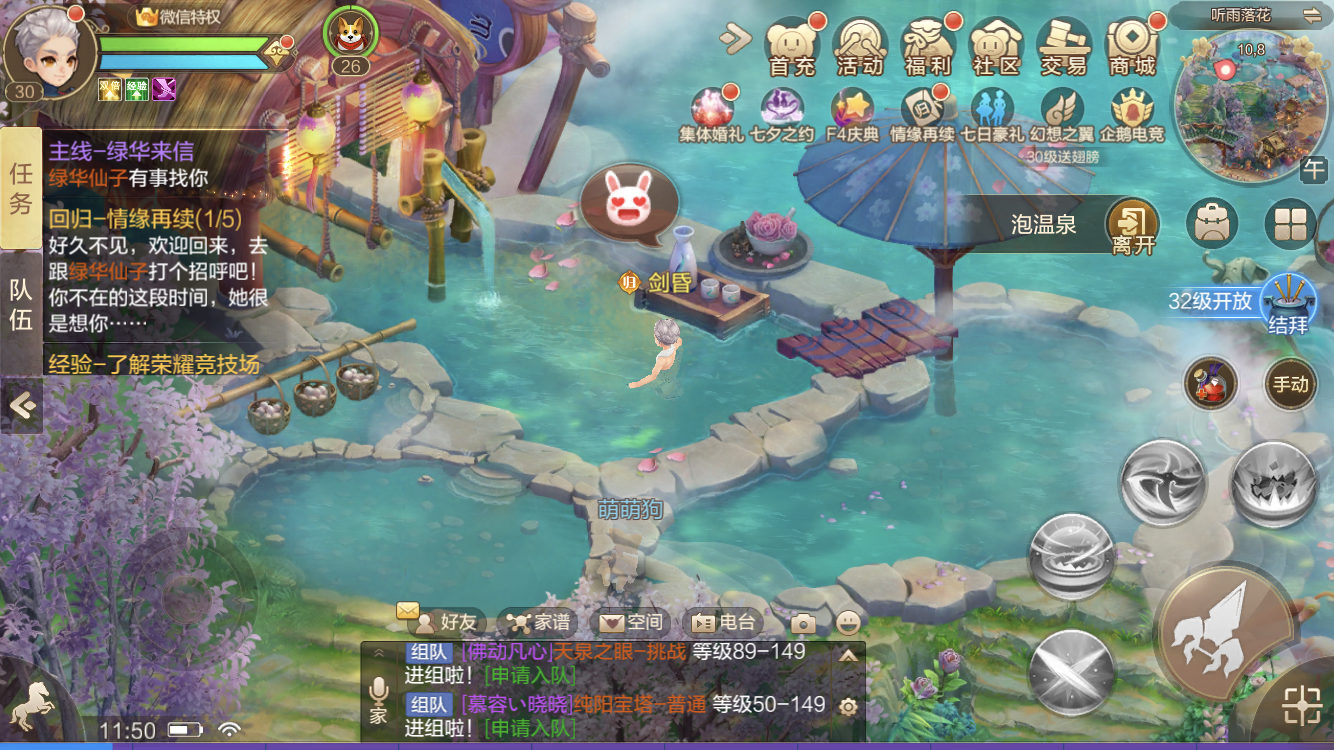
Task: Leave the hot spring with 离开
Action: pos(1132,226)
